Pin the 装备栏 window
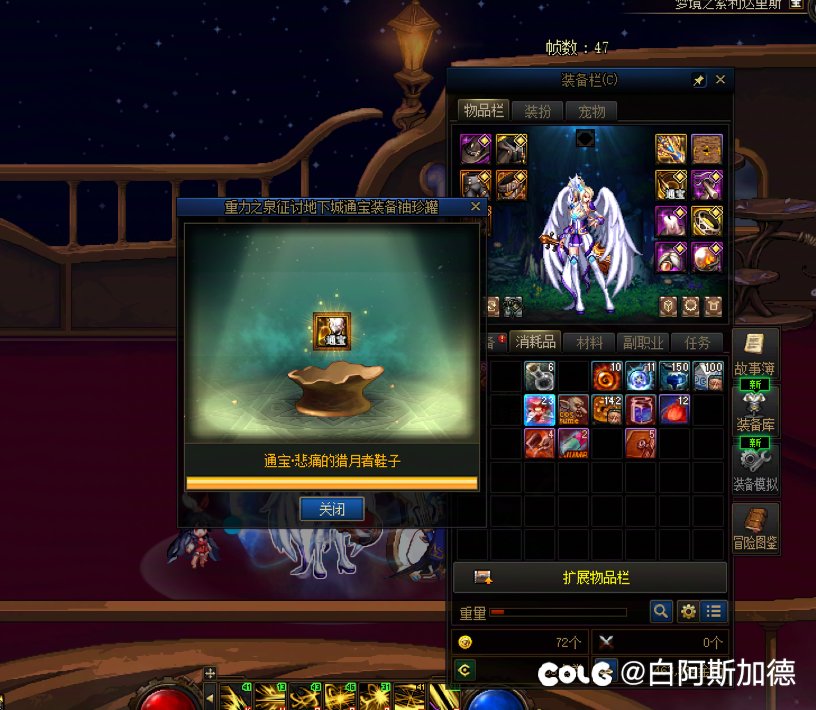The width and height of the screenshot is (816, 710). (699, 80)
